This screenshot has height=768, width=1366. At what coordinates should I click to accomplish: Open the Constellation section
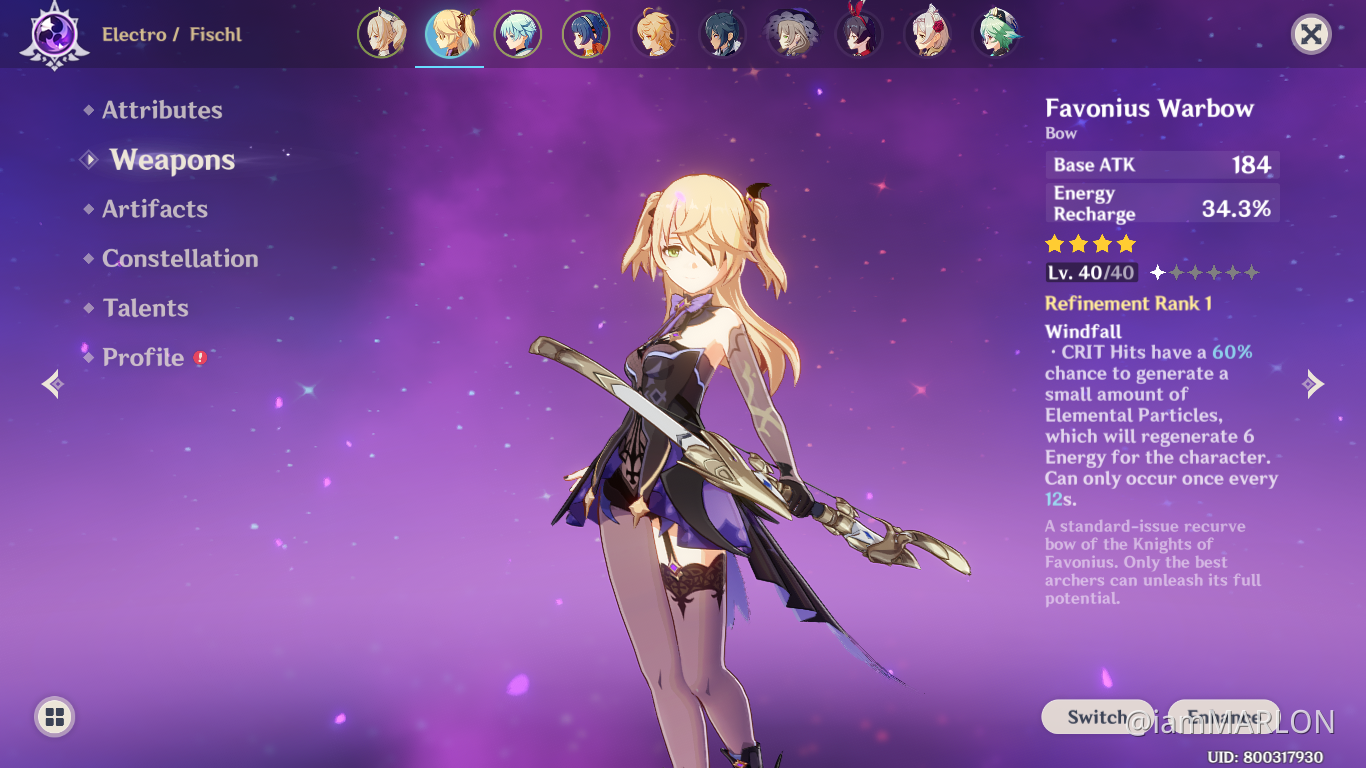[180, 258]
